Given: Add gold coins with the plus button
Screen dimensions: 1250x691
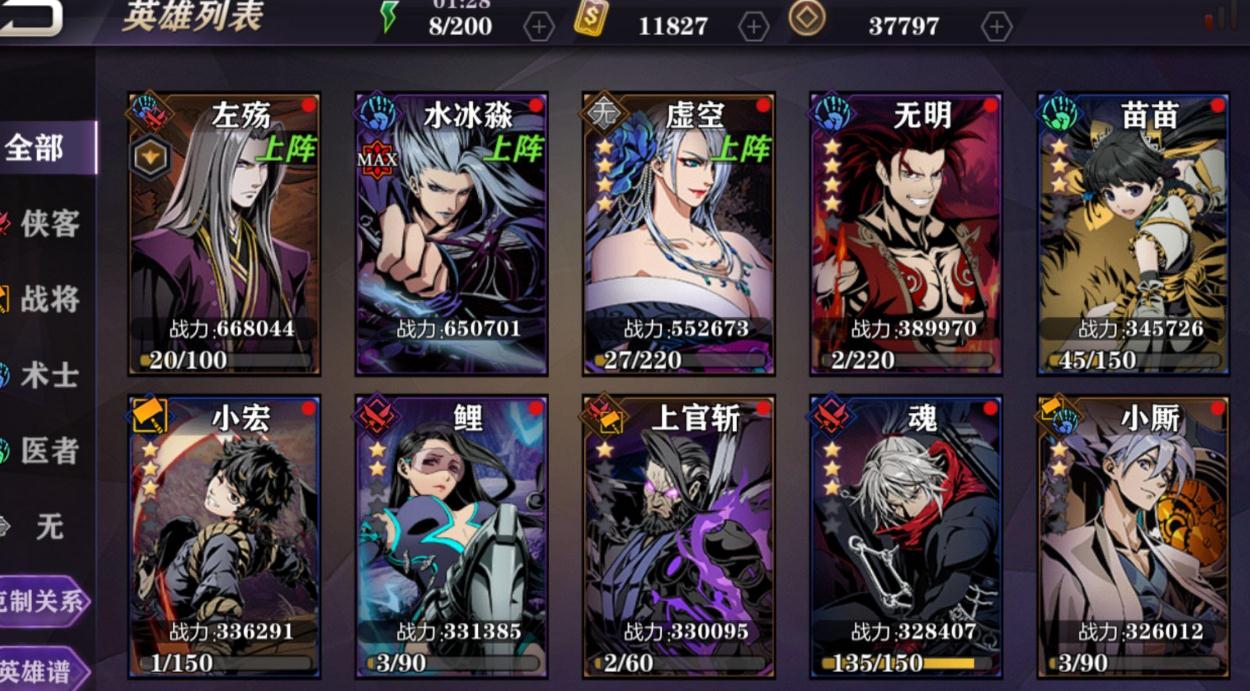Looking at the screenshot, I should 753,27.
